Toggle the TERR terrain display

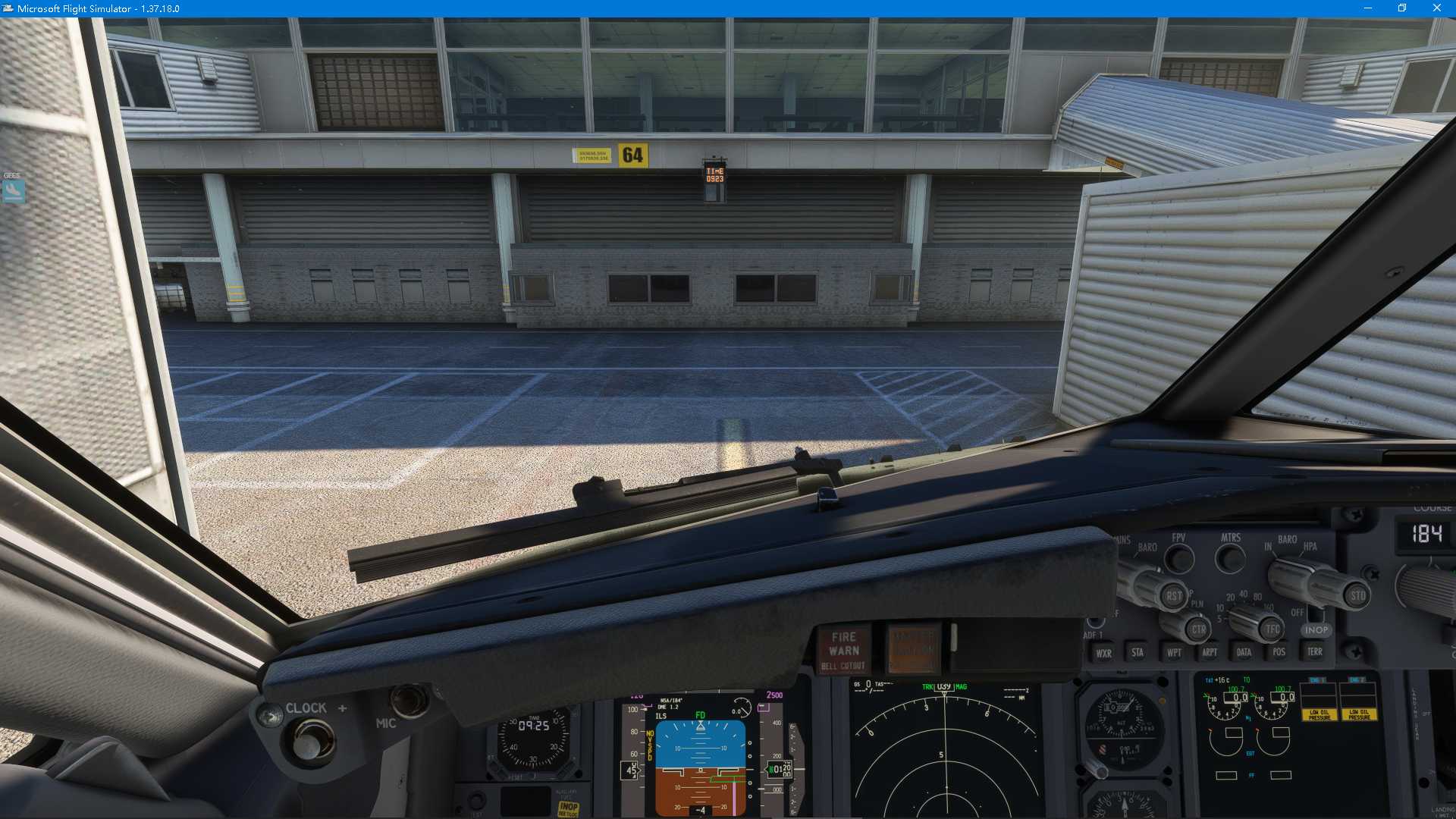[1316, 652]
